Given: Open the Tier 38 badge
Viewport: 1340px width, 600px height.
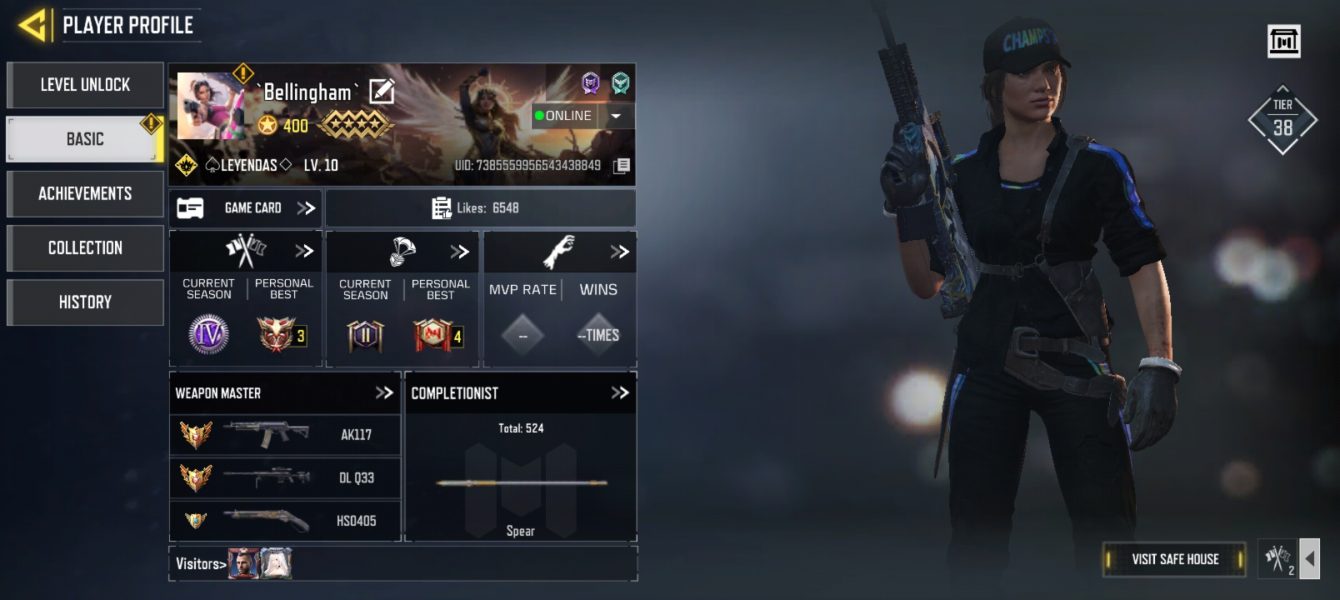Looking at the screenshot, I should (x=1282, y=120).
